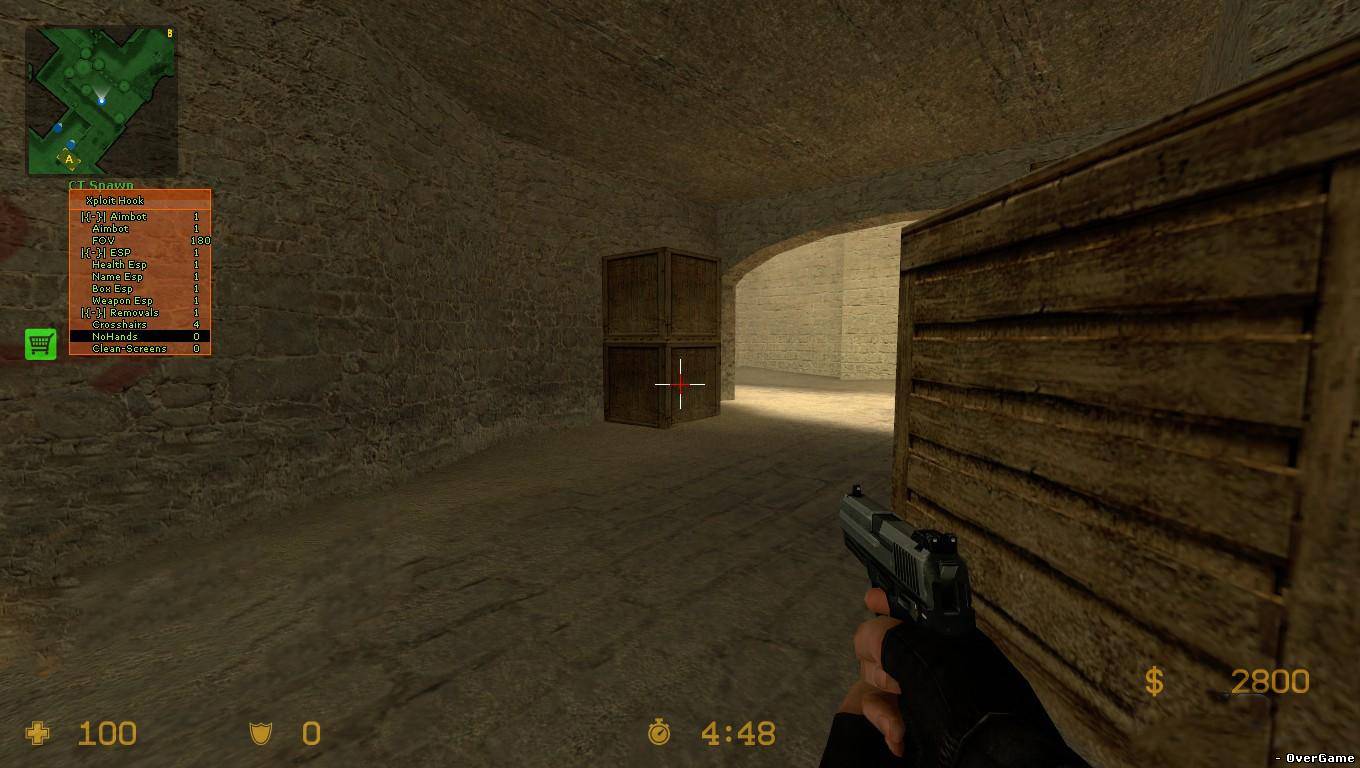Toggle the highlighted NoHands option
Image resolution: width=1360 pixels, height=768 pixels.
(x=115, y=337)
